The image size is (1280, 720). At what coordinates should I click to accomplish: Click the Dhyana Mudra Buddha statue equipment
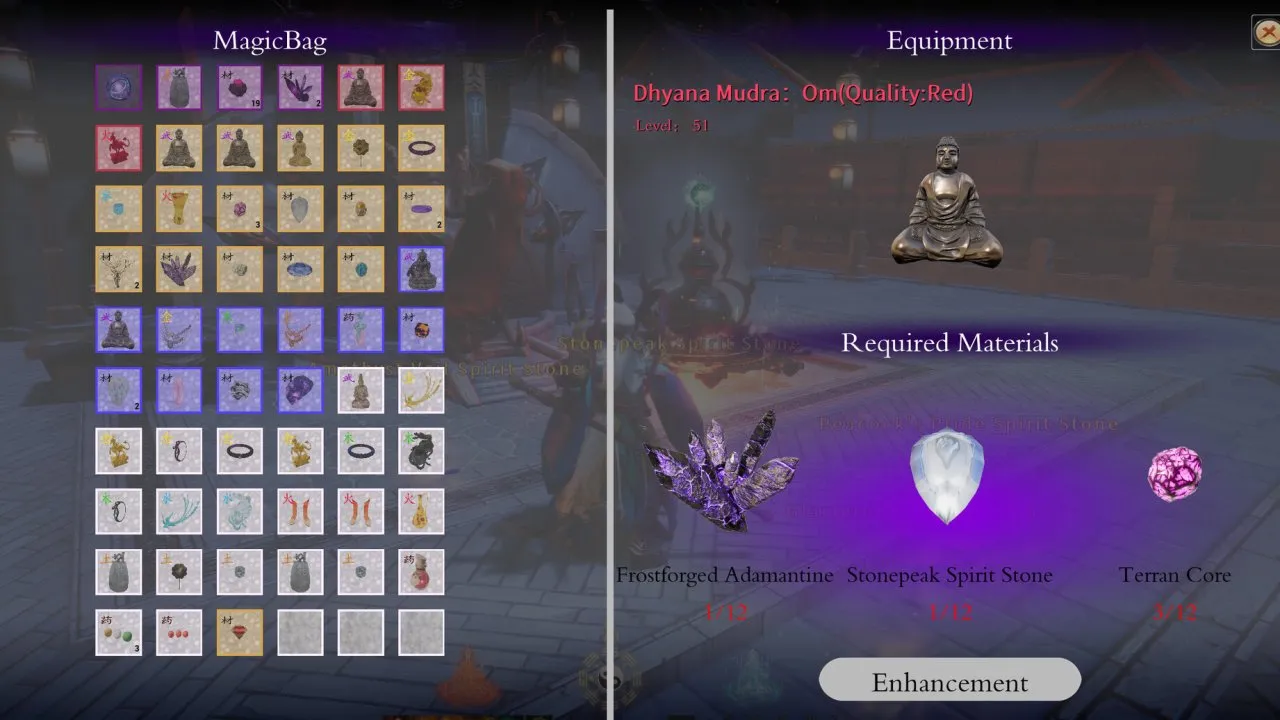(947, 203)
